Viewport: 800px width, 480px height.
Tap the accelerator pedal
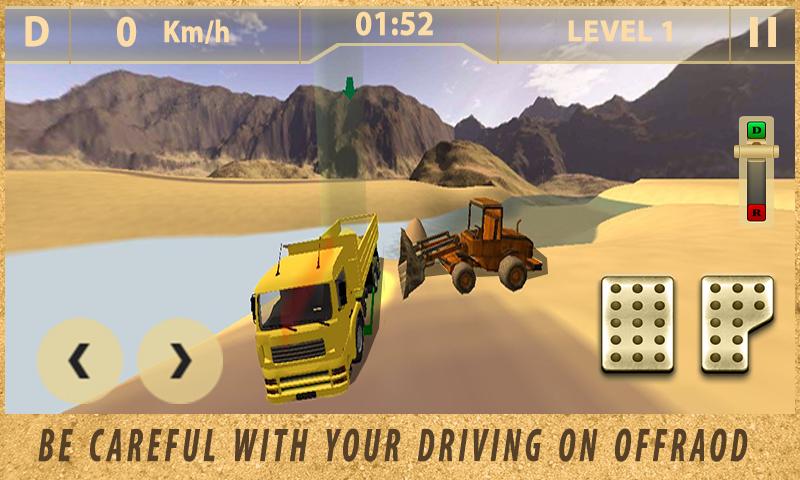737,325
